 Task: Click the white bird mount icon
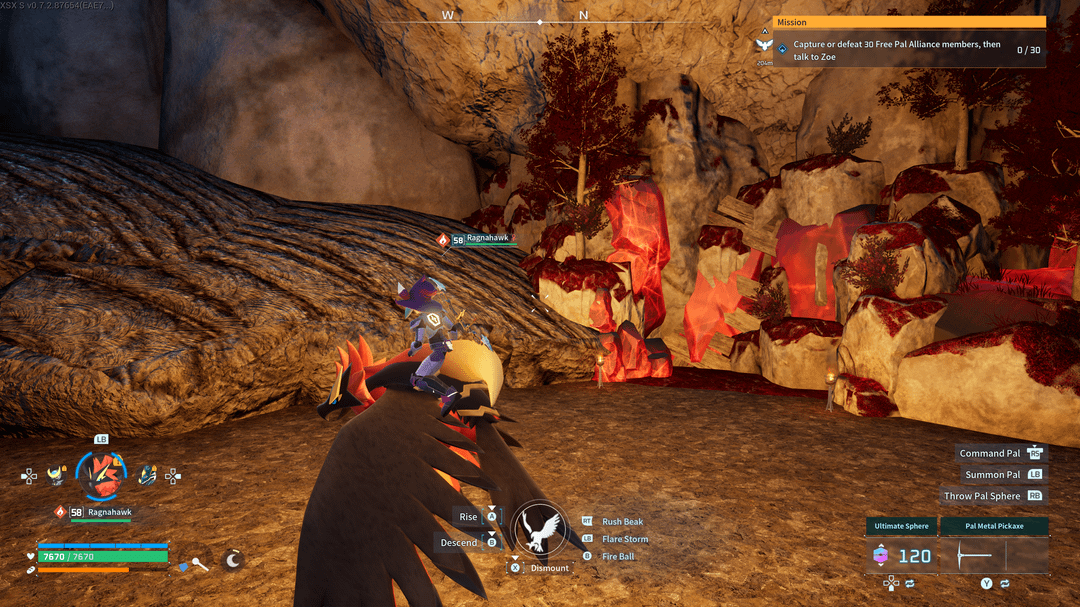click(539, 529)
